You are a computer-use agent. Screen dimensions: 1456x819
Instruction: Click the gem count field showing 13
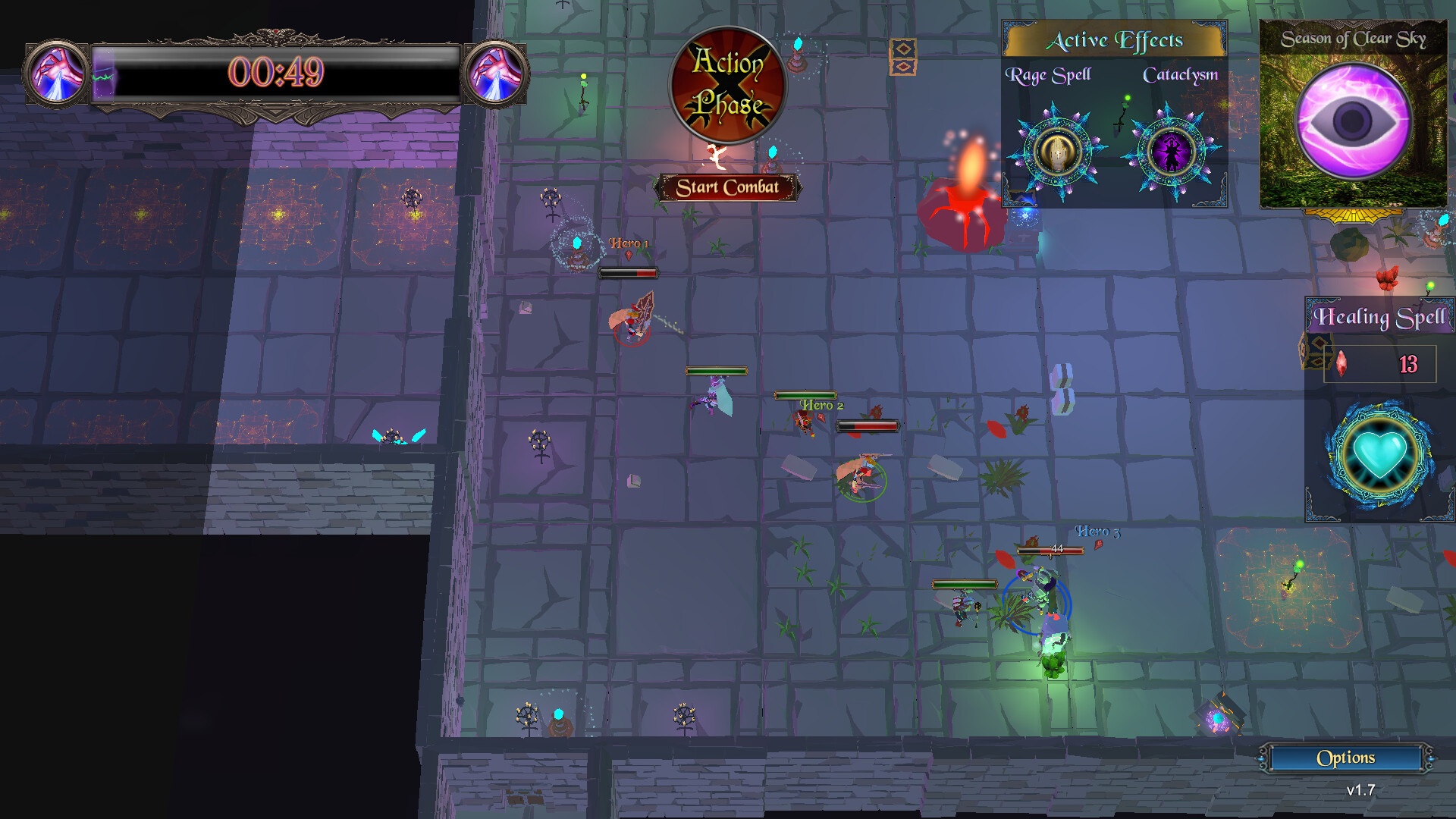(1407, 364)
